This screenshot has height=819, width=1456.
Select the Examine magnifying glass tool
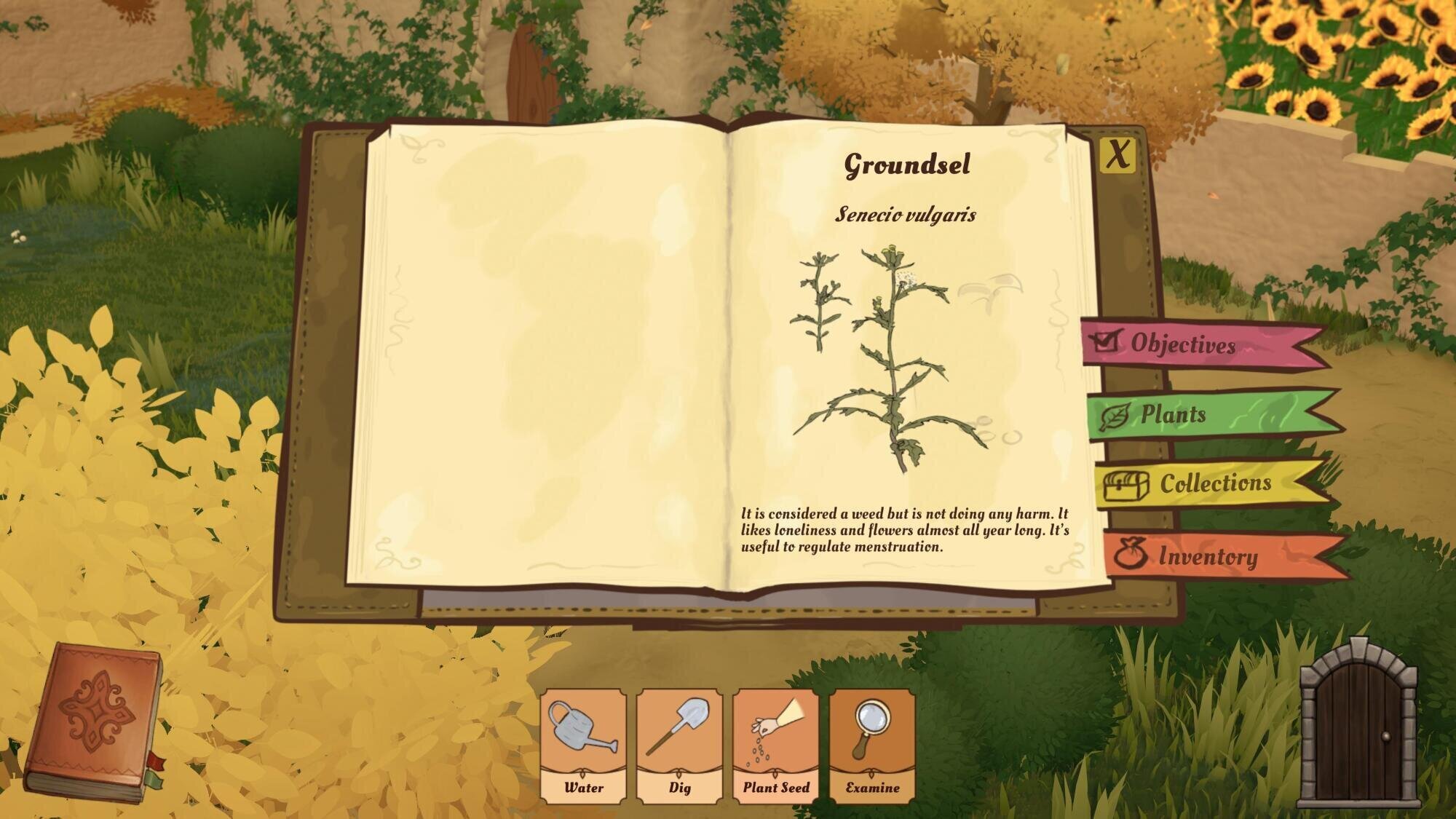tap(872, 745)
